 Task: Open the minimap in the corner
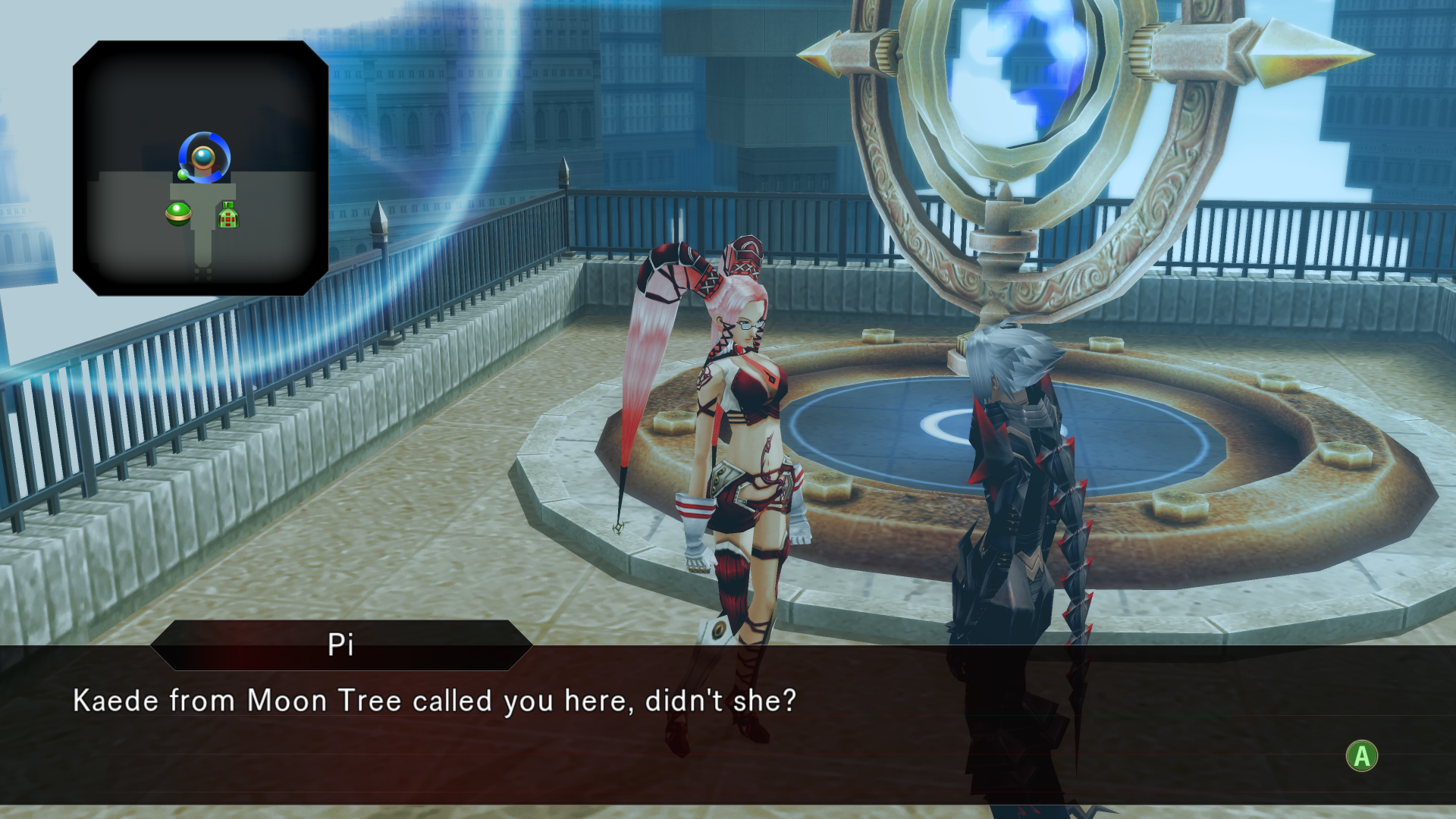(x=200, y=168)
